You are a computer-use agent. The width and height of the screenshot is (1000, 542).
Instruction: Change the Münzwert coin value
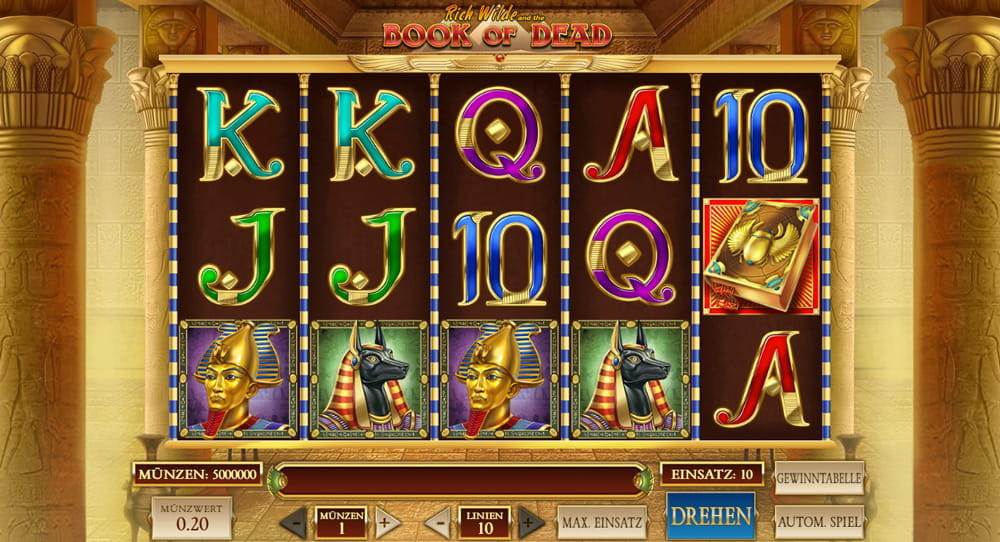(x=191, y=518)
